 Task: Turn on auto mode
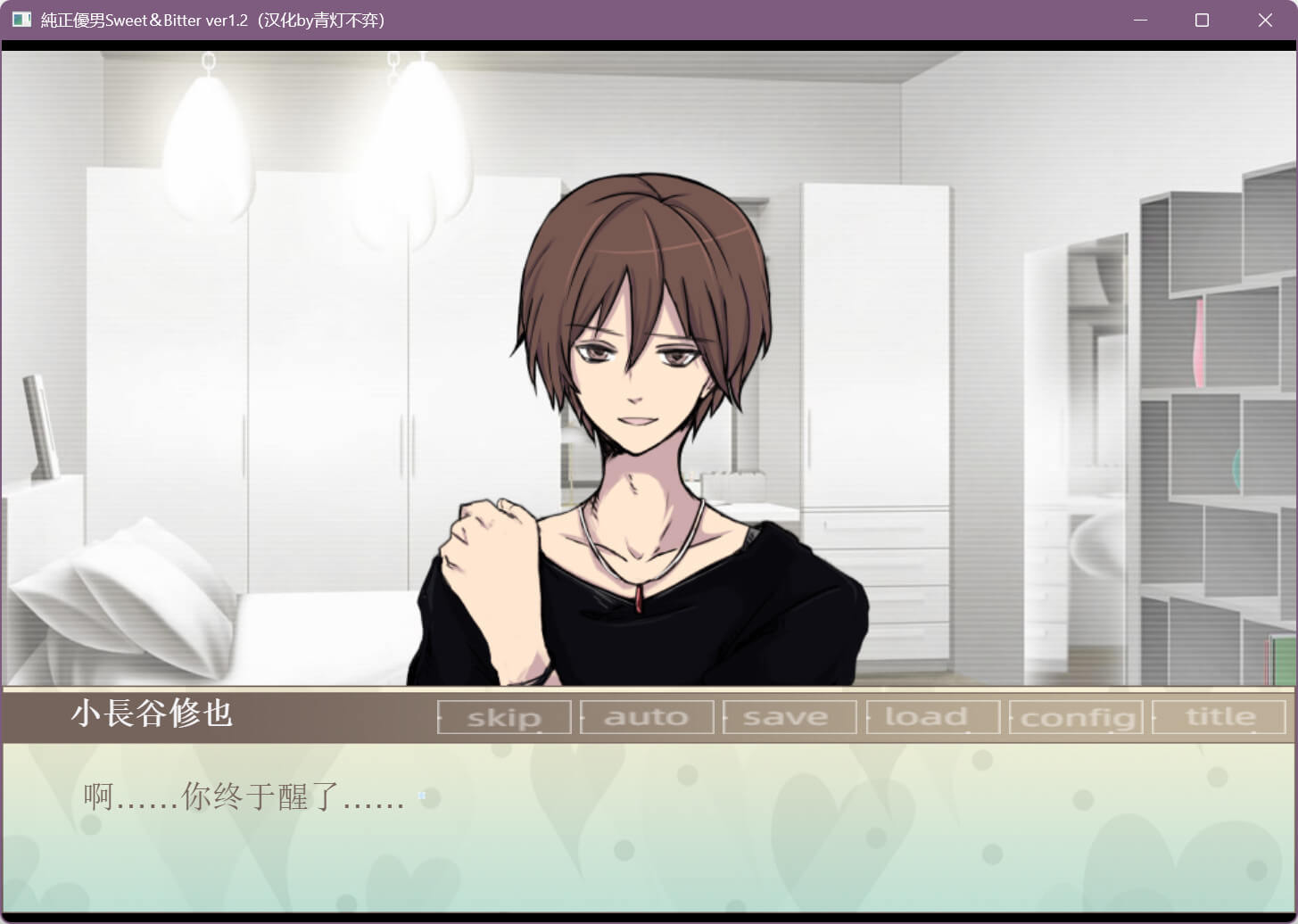coord(647,717)
